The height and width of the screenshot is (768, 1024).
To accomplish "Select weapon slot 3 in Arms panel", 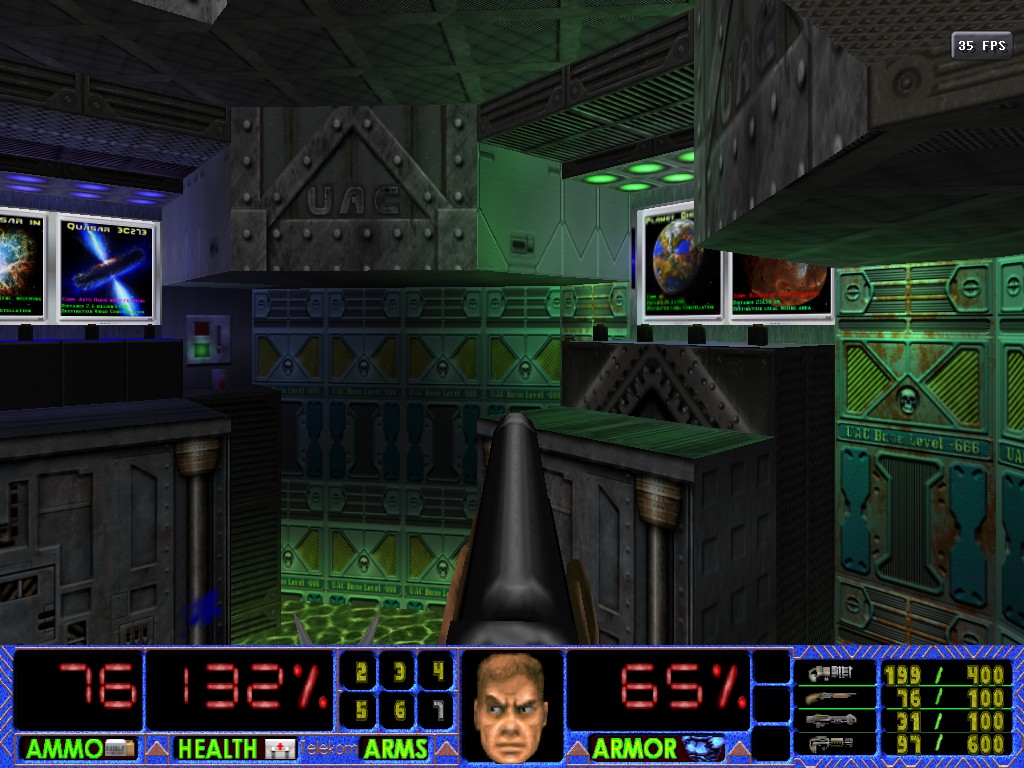I will point(399,673).
